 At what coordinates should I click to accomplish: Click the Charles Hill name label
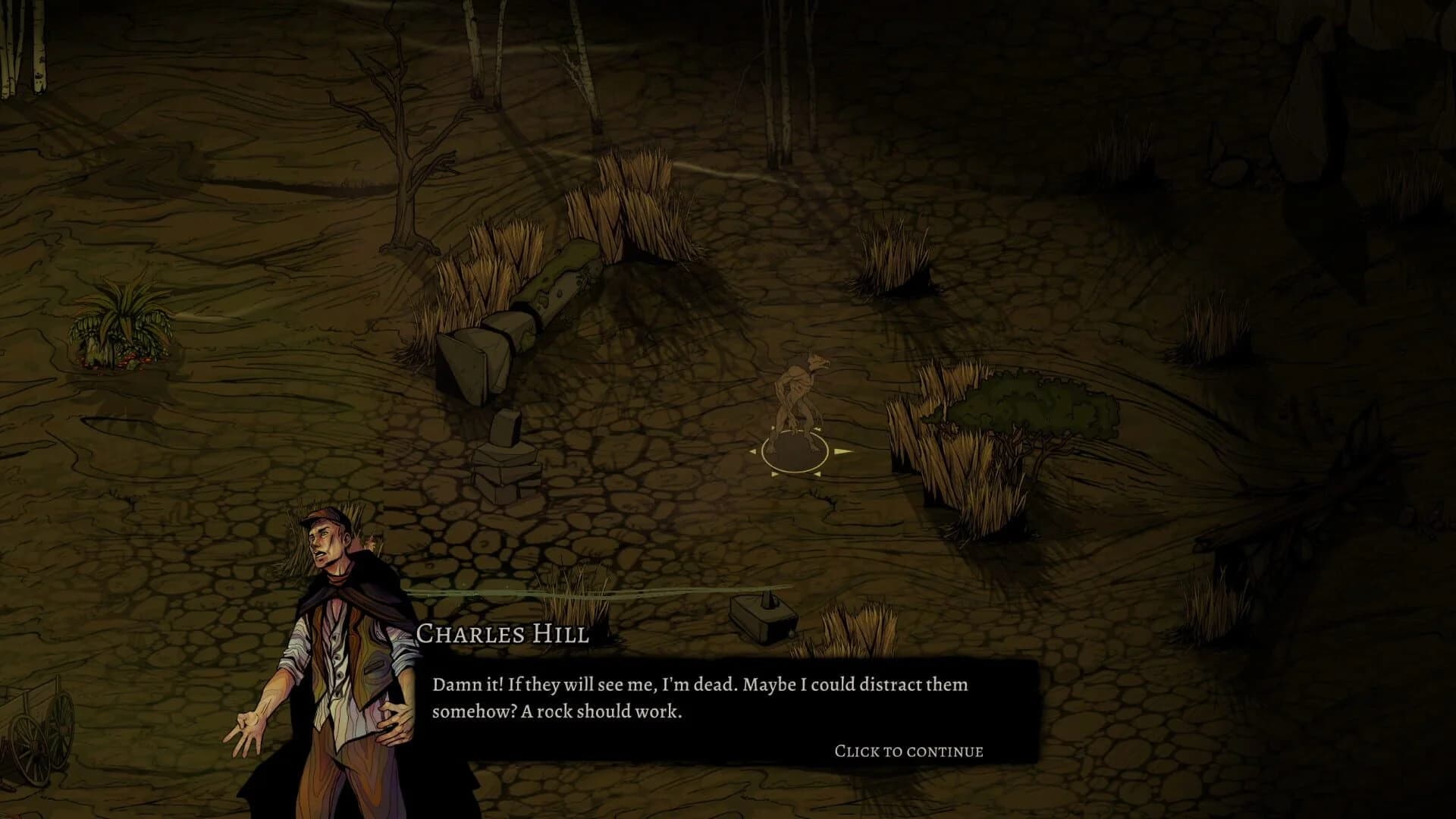click(504, 635)
